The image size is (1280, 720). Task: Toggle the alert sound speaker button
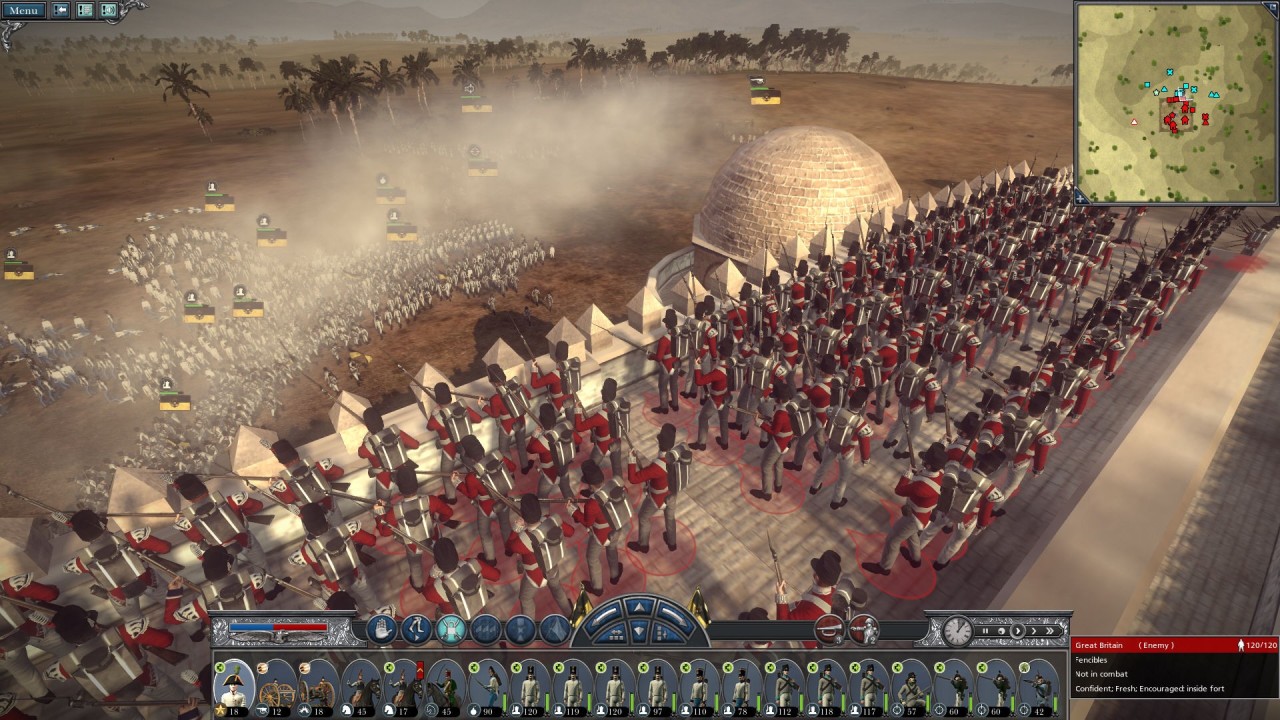tap(108, 11)
